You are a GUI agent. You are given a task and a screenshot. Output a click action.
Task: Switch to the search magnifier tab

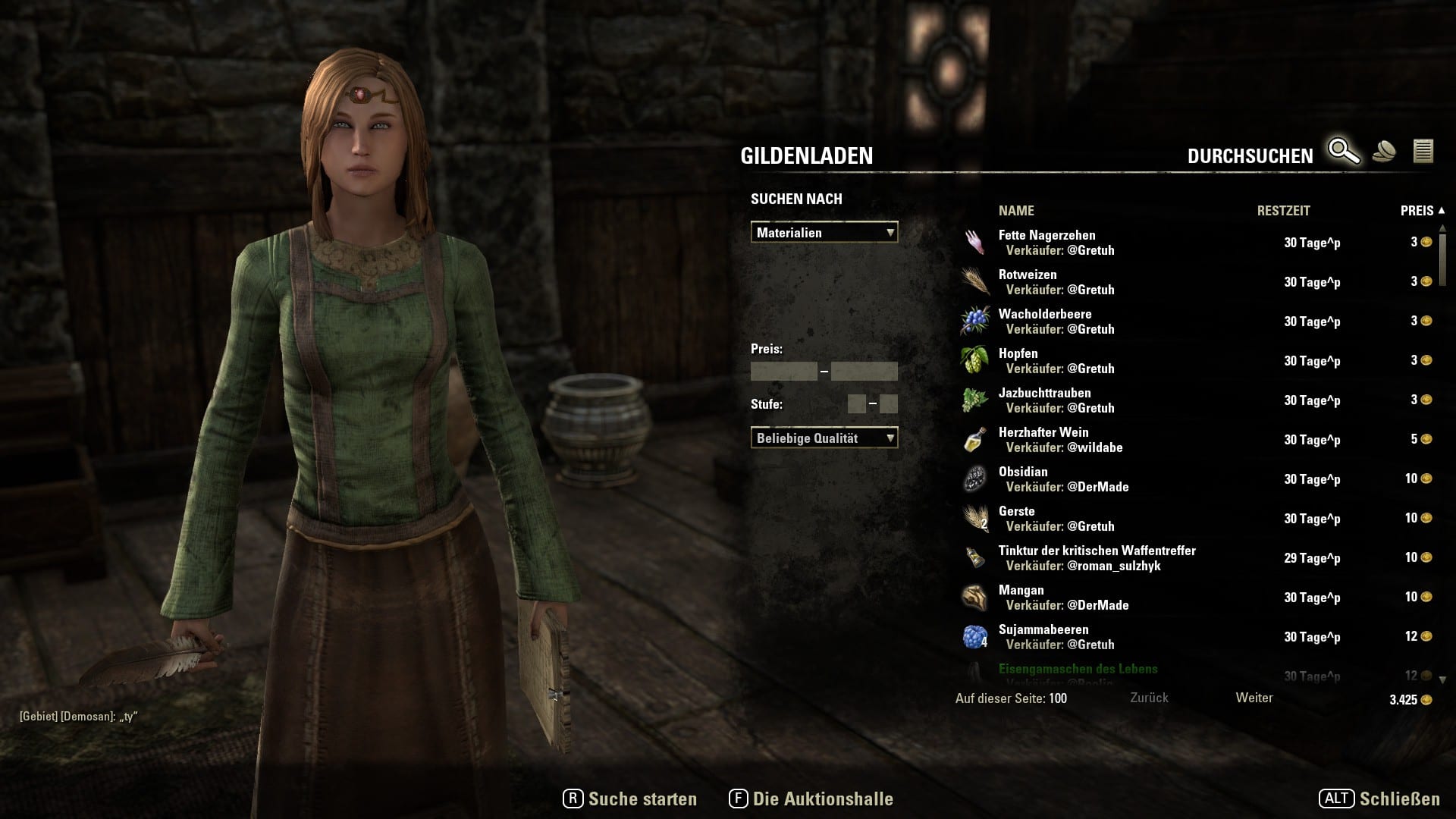coord(1343,152)
